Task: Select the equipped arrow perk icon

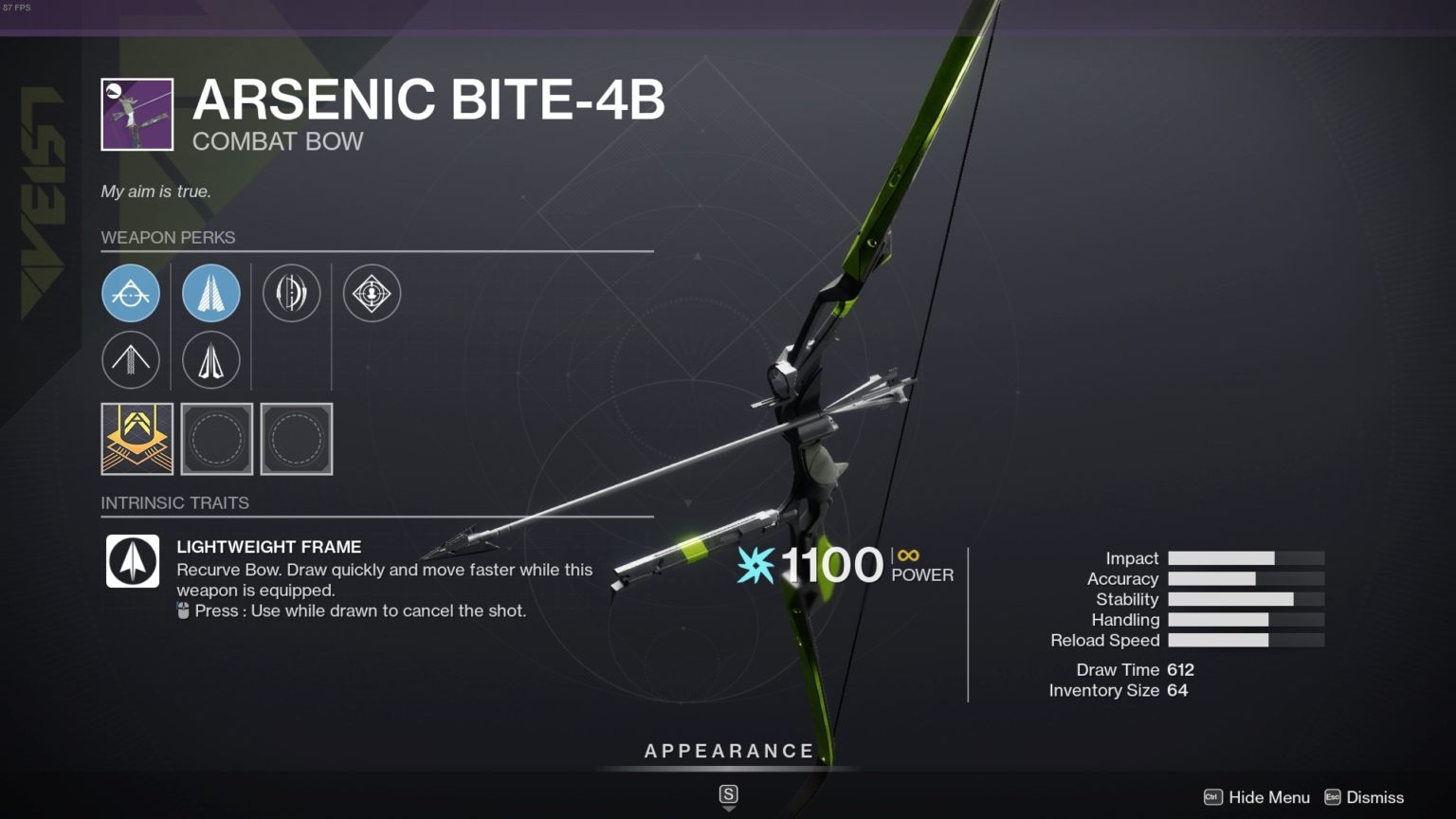Action: [x=211, y=293]
